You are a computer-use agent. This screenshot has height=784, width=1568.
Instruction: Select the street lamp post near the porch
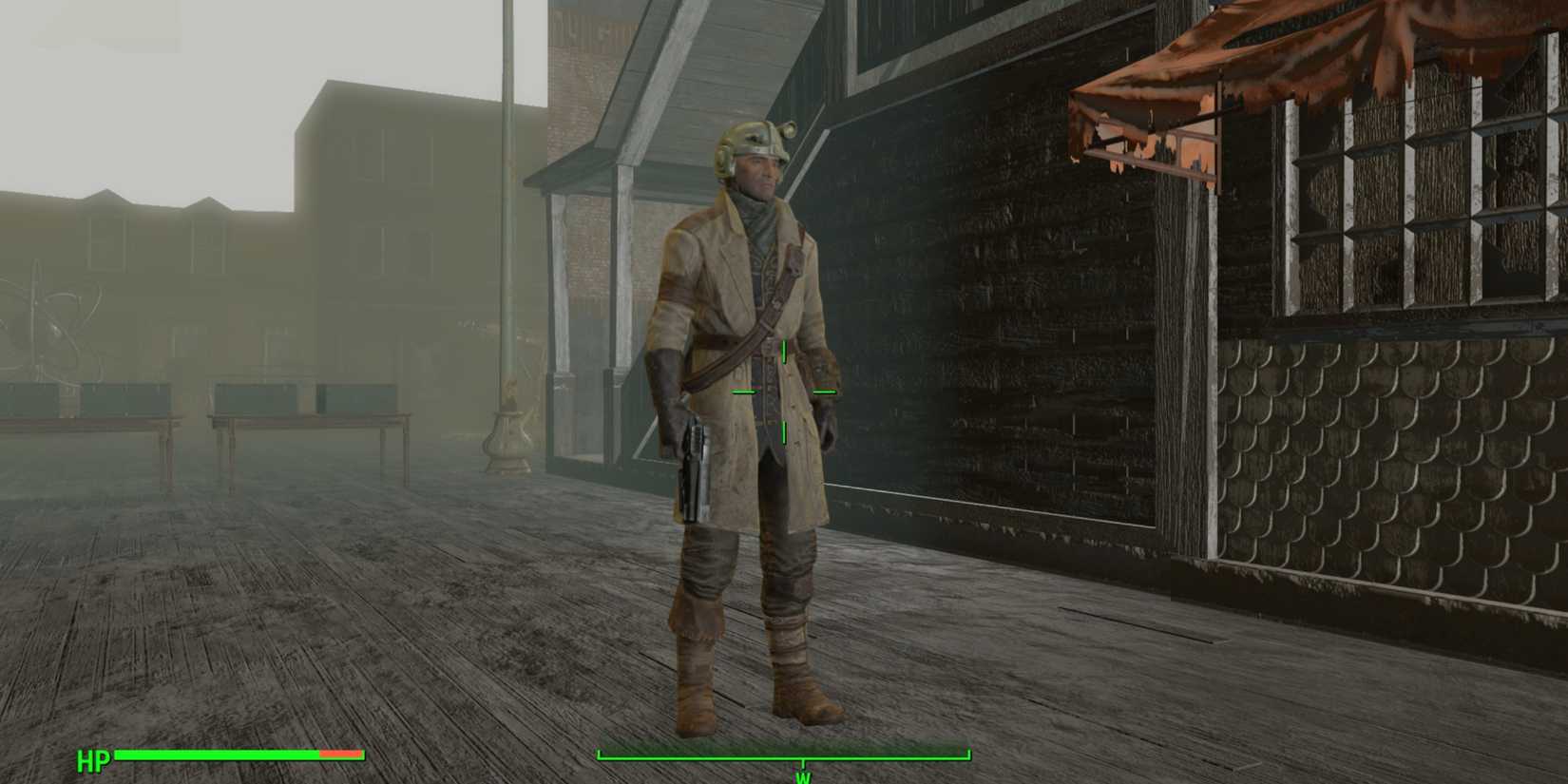click(x=508, y=399)
